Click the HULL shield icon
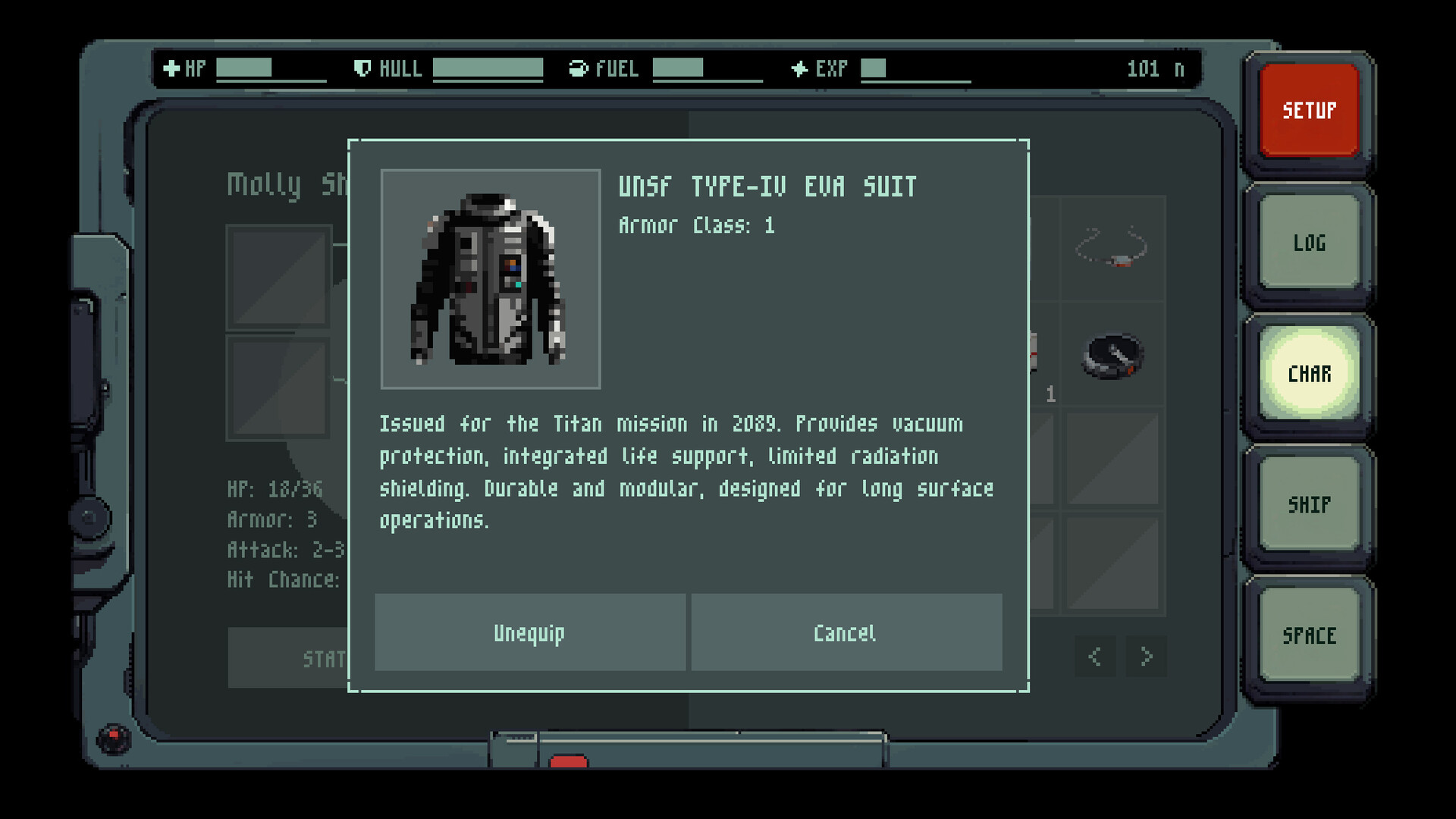 [362, 68]
